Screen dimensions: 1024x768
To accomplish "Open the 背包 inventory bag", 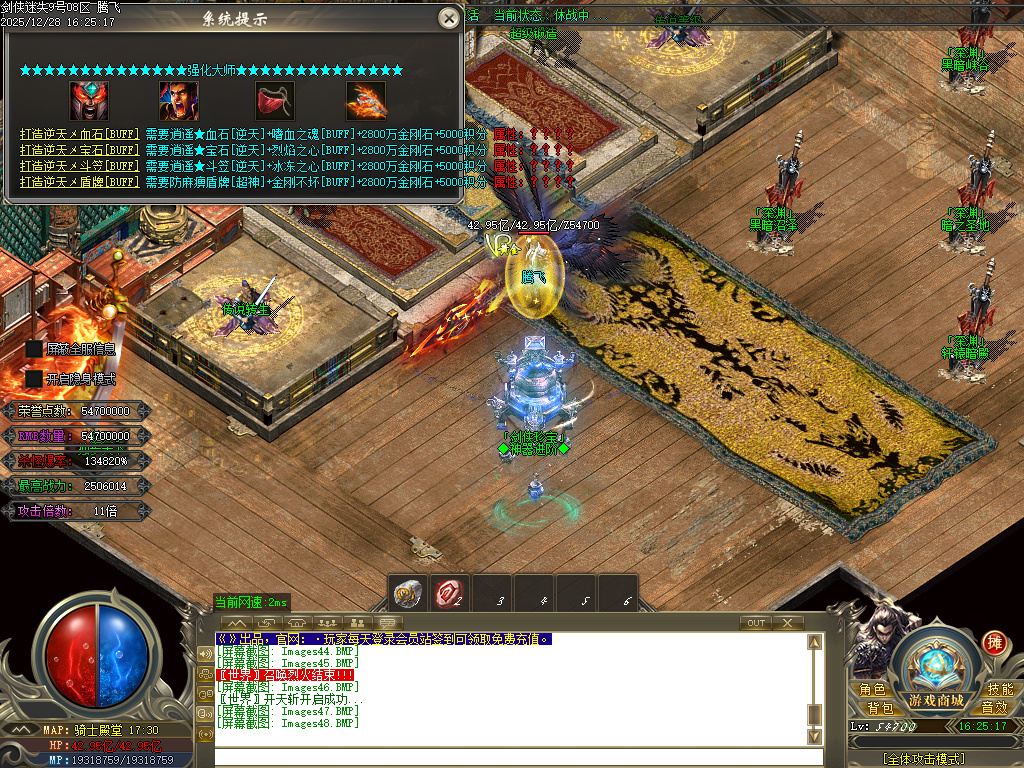I will coord(880,707).
